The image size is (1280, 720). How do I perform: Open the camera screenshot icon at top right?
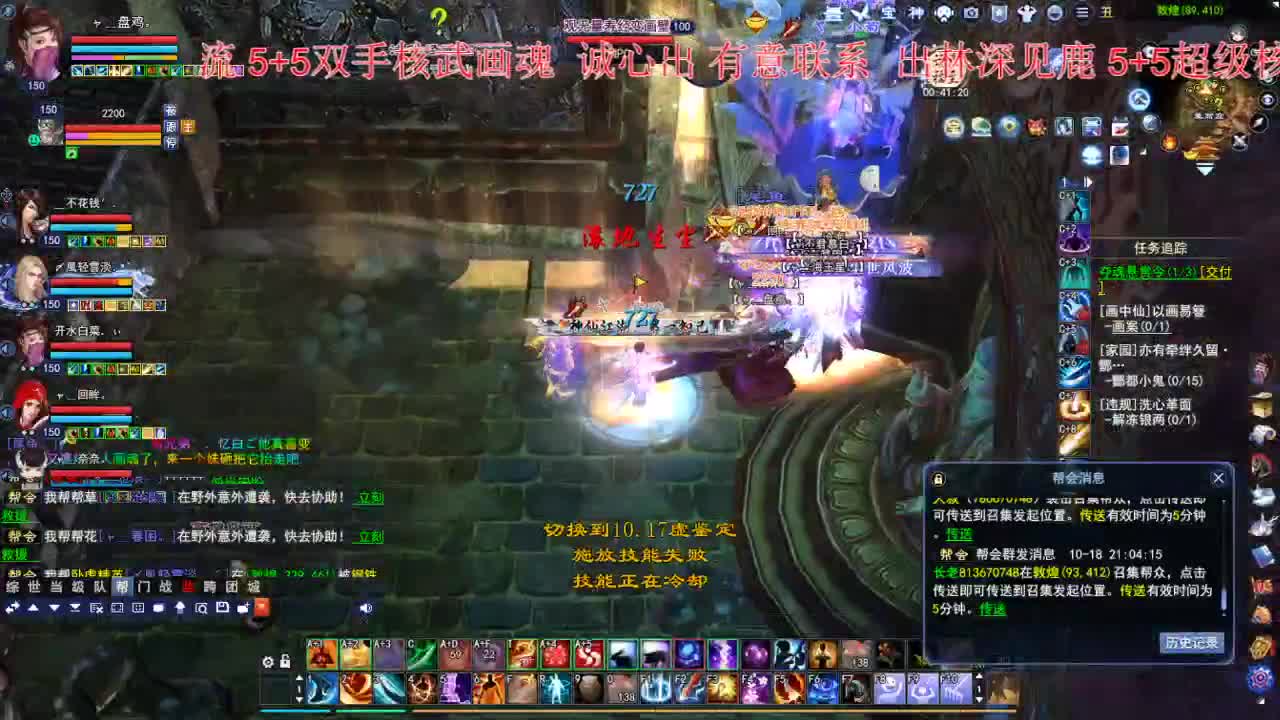(x=970, y=13)
